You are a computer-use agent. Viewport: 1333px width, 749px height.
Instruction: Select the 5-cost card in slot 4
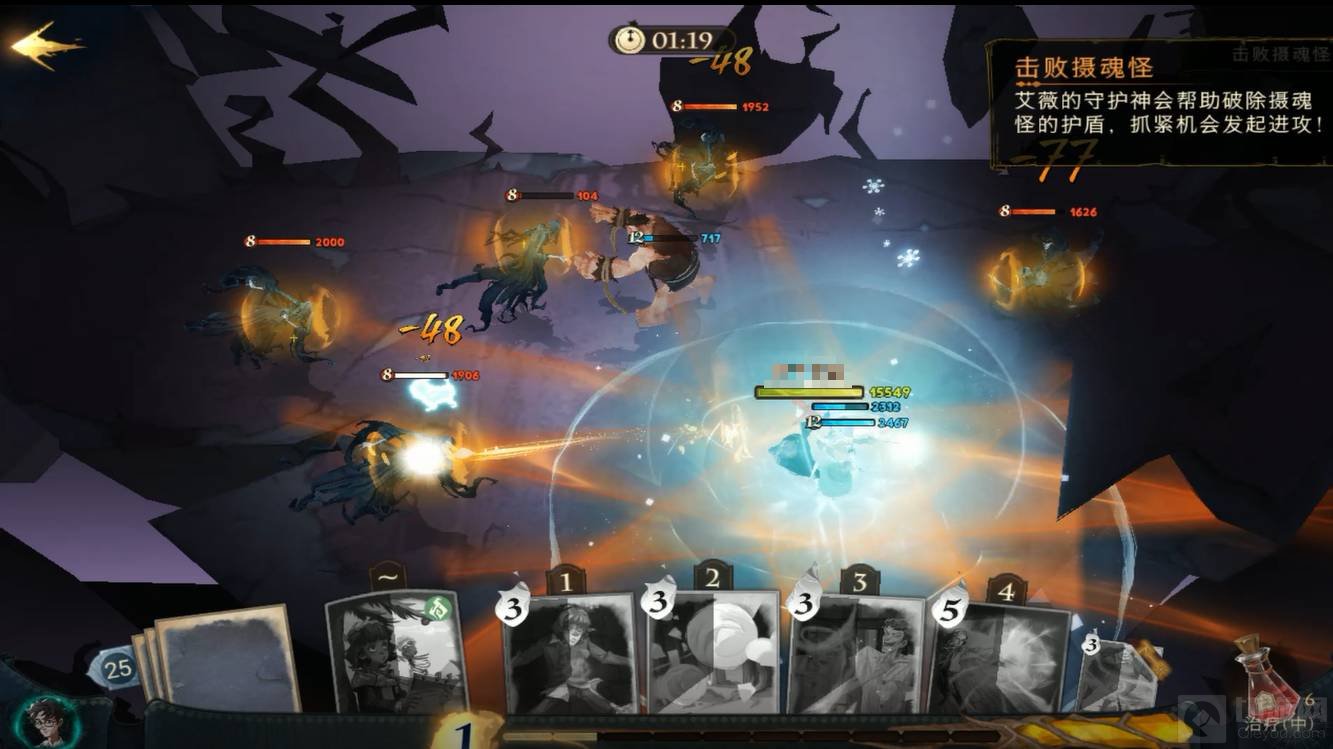(x=998, y=657)
